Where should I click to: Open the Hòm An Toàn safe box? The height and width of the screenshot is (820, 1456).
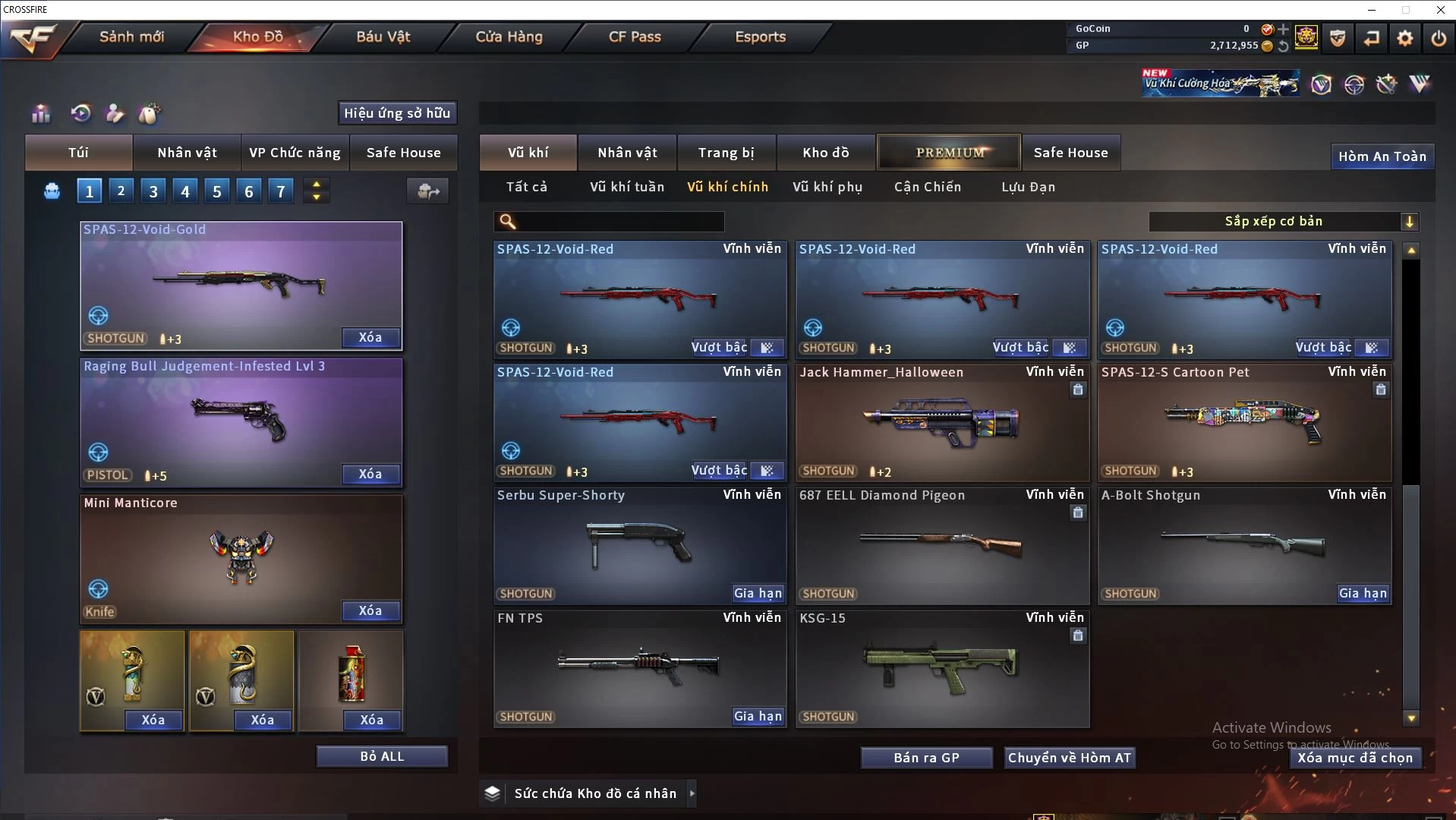[1382, 156]
